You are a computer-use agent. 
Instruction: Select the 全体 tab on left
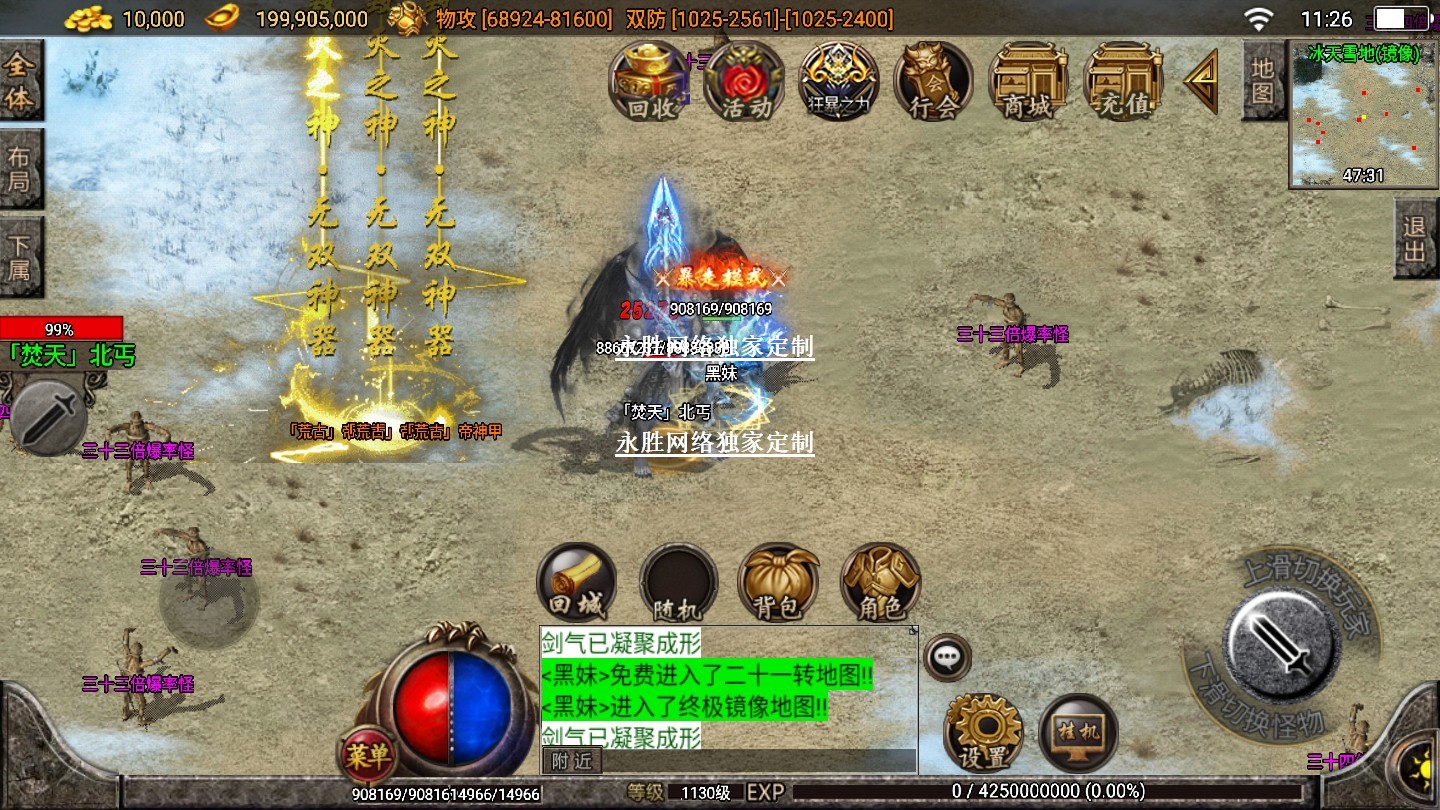pyautogui.click(x=20, y=82)
